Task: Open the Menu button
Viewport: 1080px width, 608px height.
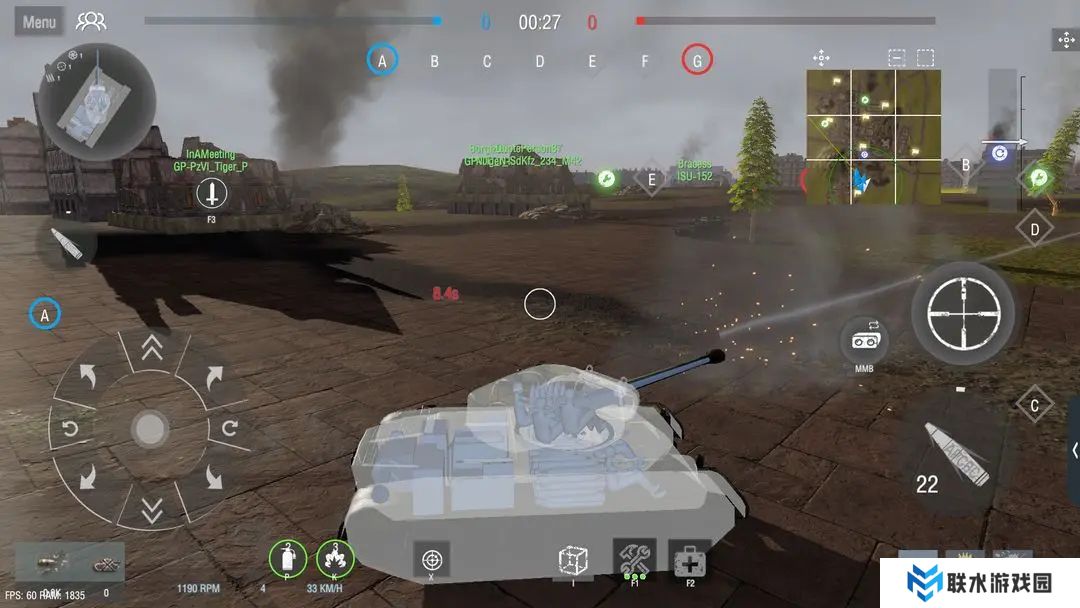Action: click(39, 21)
